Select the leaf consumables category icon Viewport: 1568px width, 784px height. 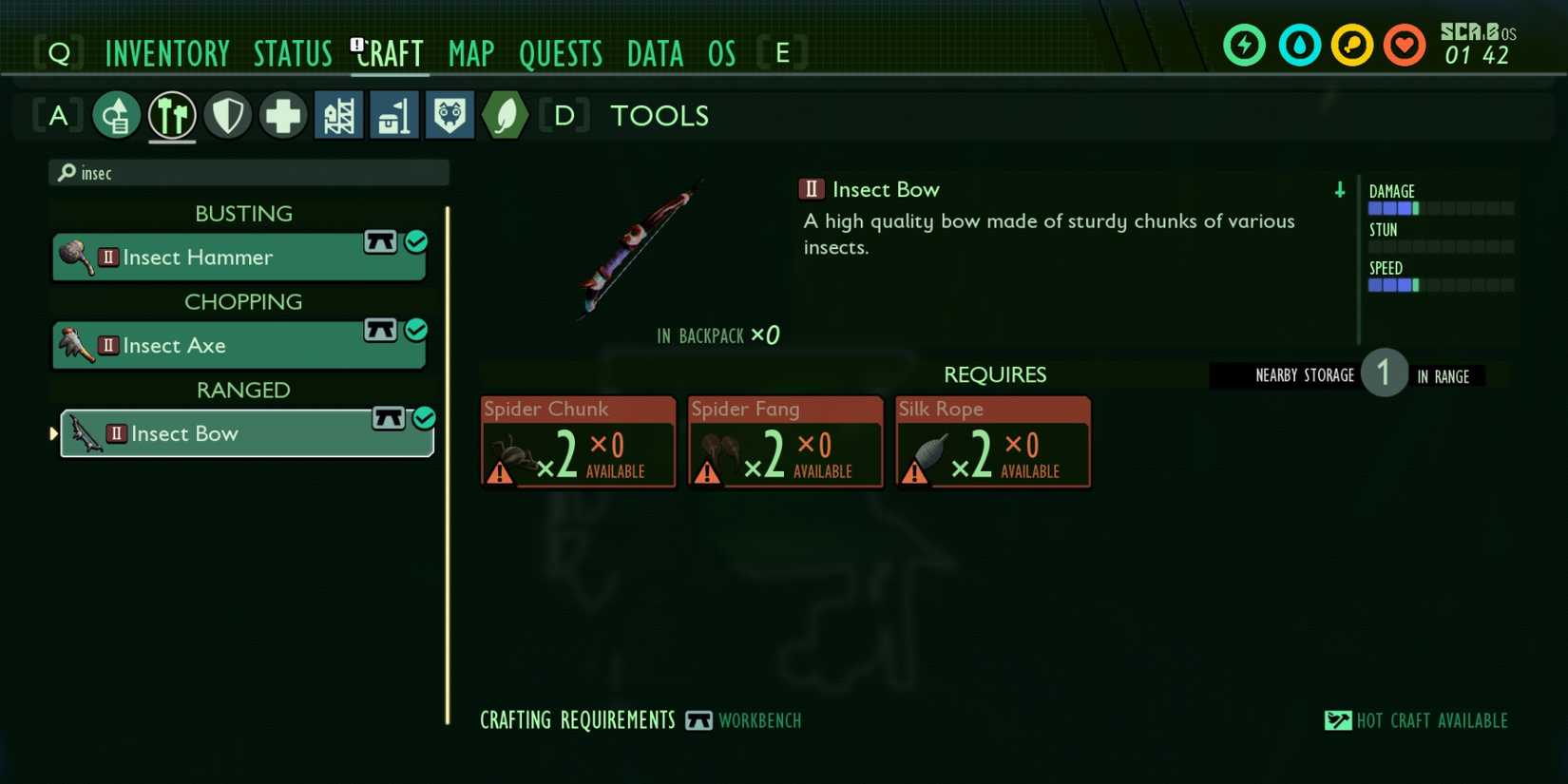[505, 114]
